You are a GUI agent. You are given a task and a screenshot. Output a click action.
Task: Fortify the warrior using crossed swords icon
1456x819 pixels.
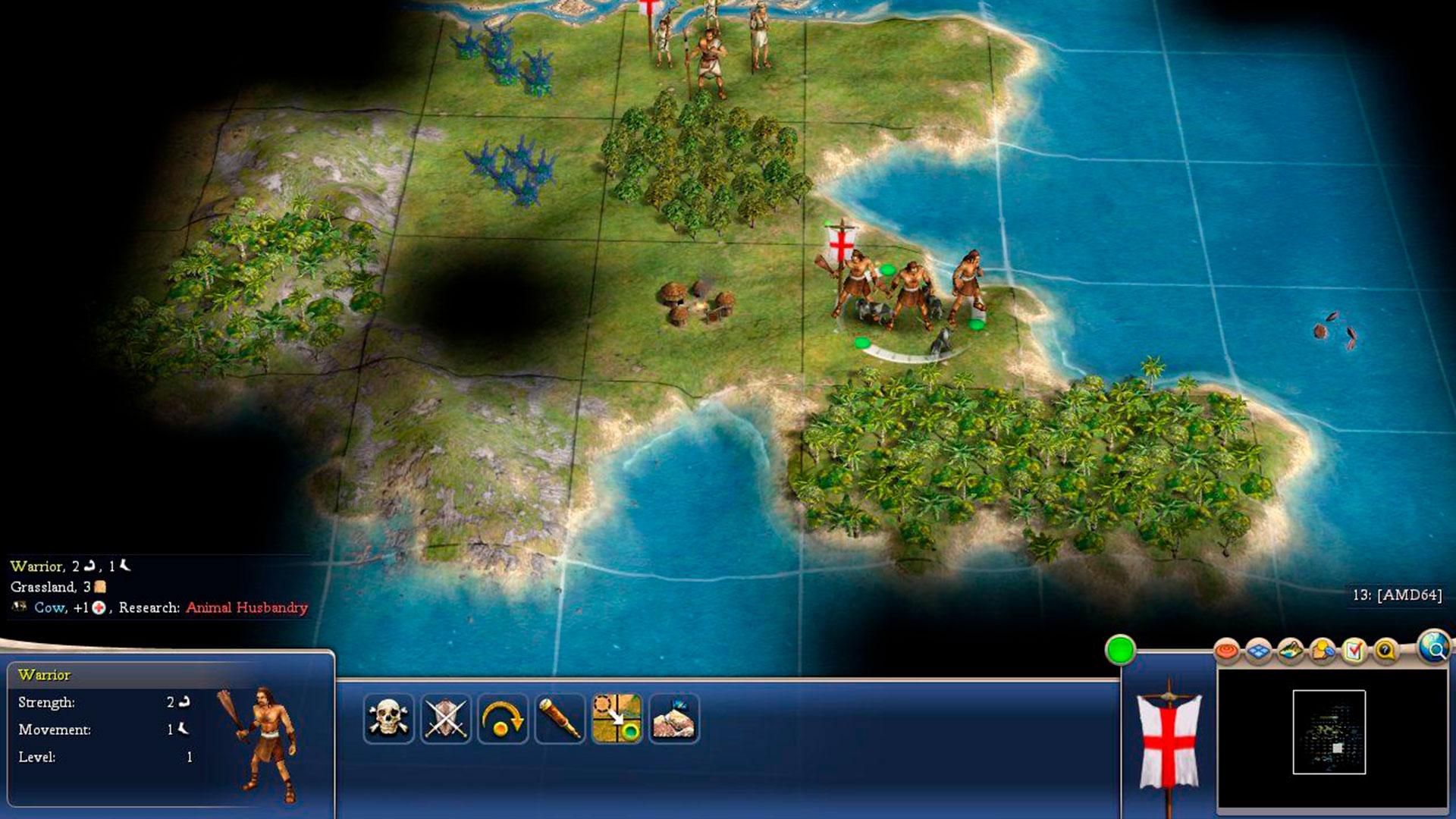pyautogui.click(x=446, y=718)
